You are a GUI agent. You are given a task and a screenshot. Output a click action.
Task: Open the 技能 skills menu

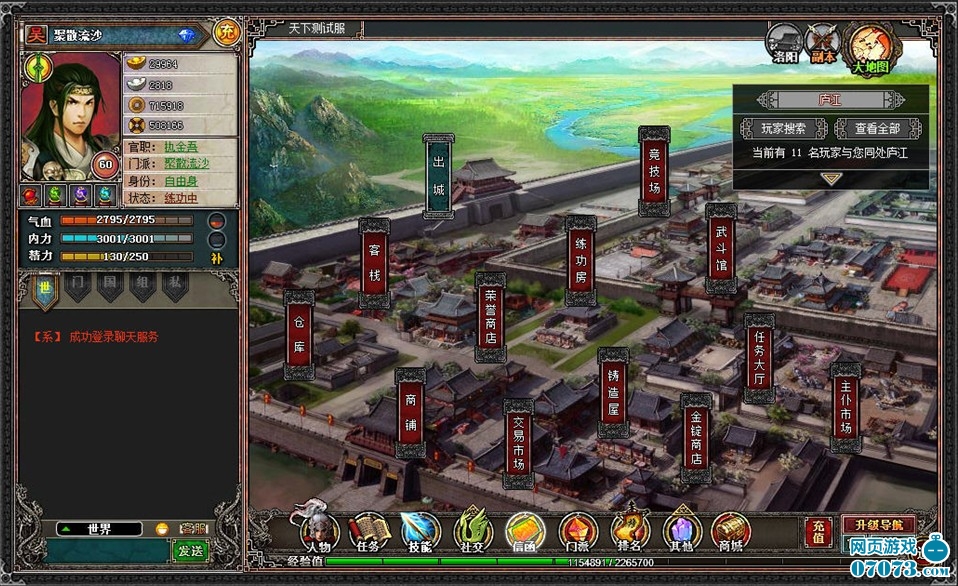click(x=420, y=532)
